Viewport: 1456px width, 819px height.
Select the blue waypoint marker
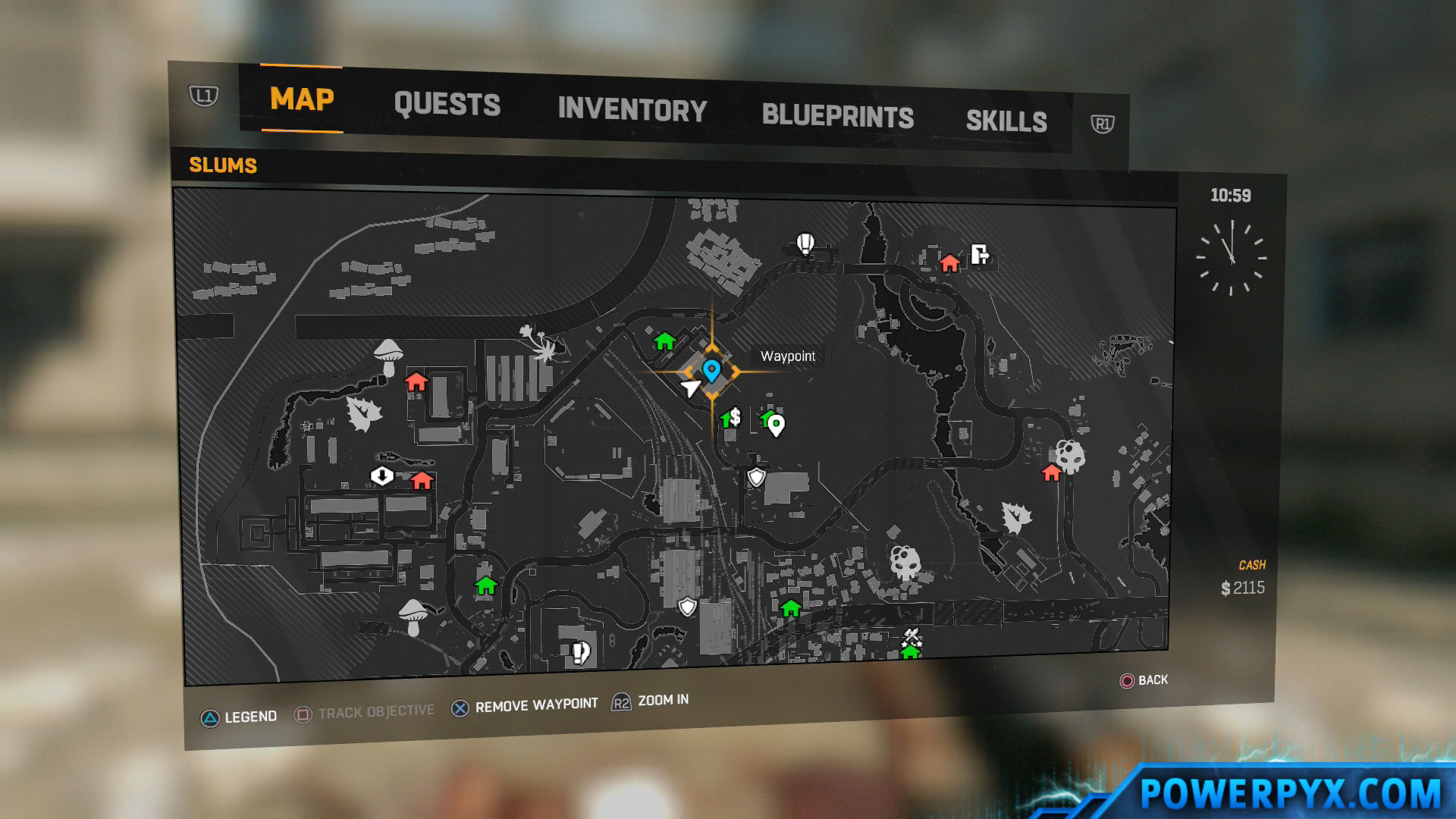pos(711,370)
